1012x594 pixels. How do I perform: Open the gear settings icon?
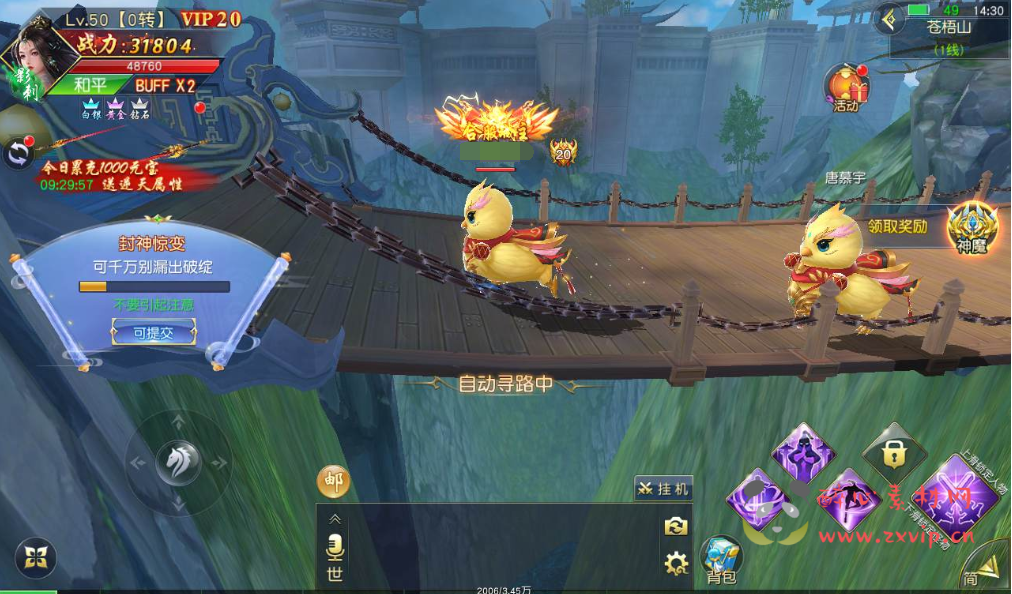pos(676,562)
